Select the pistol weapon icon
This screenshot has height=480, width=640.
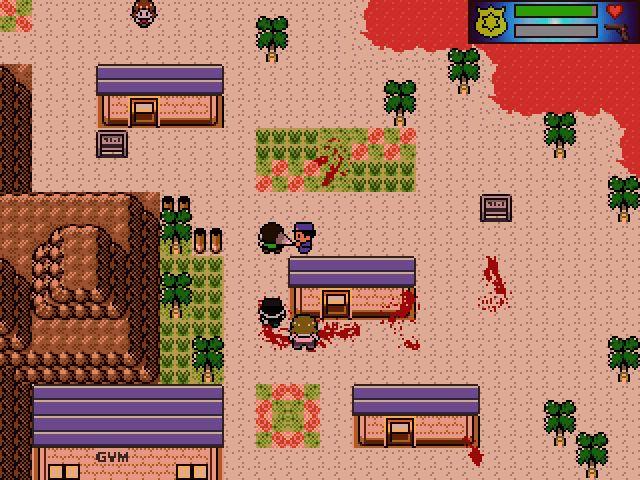[616, 32]
